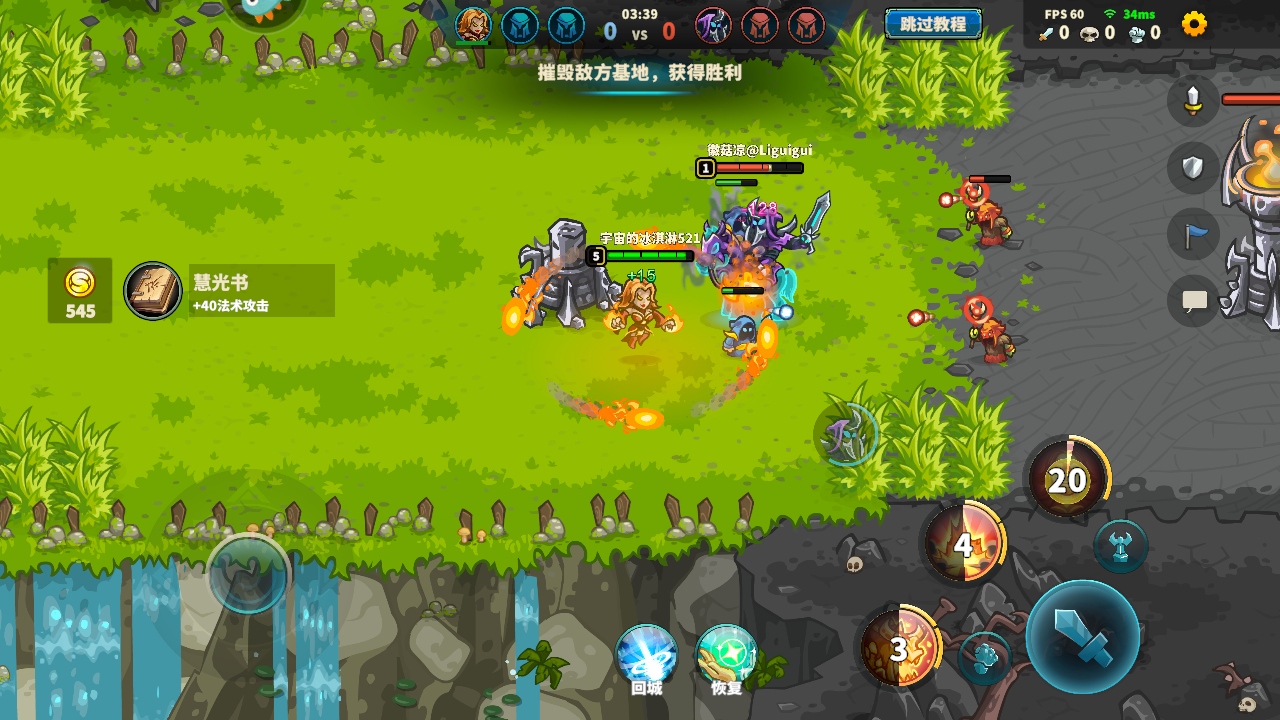Tap the blue sword basic attack button
Image resolution: width=1280 pixels, height=720 pixels.
(x=1083, y=637)
